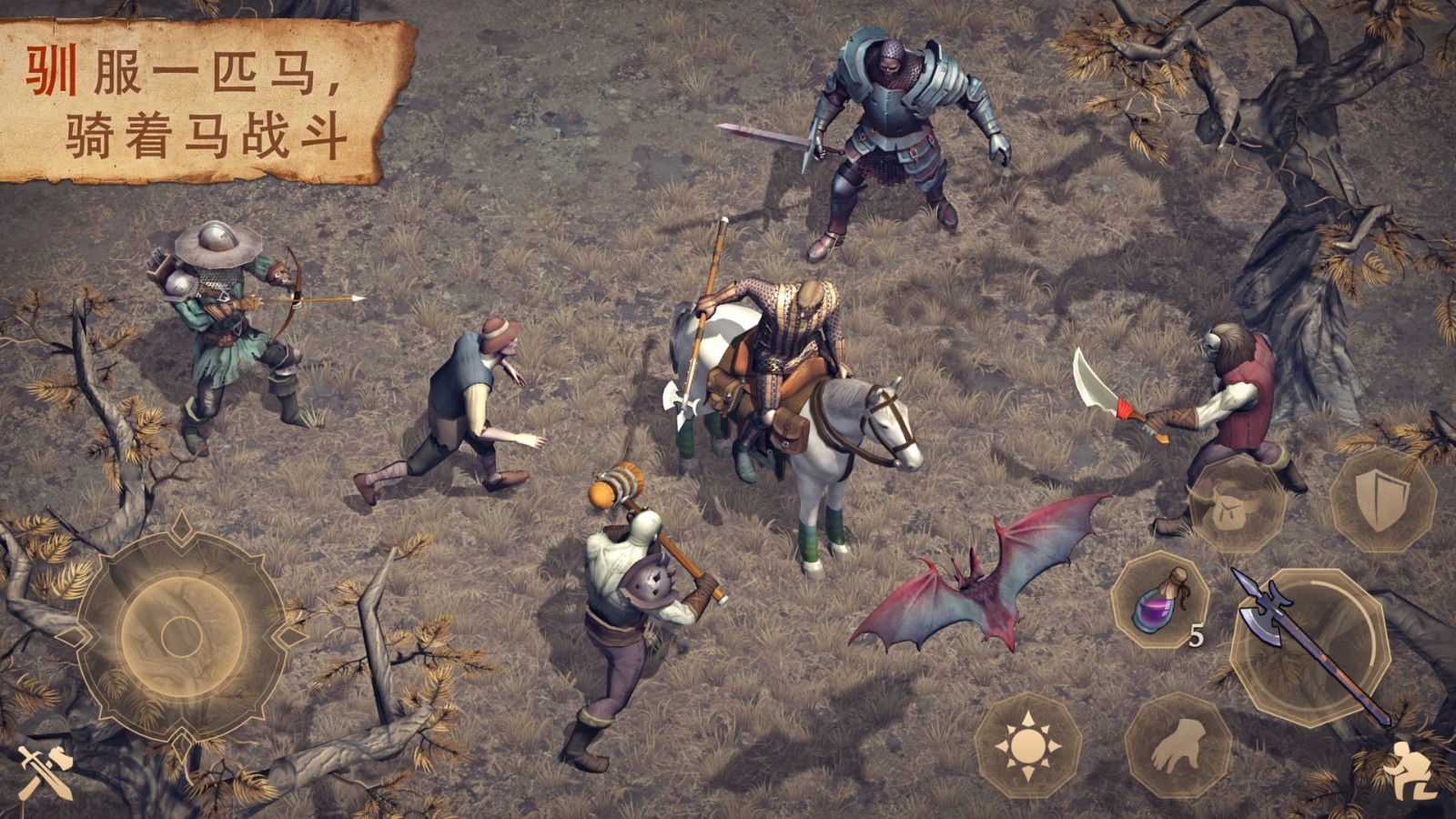Activate the shield block button
Screen dimensions: 1456x819
tap(1381, 499)
